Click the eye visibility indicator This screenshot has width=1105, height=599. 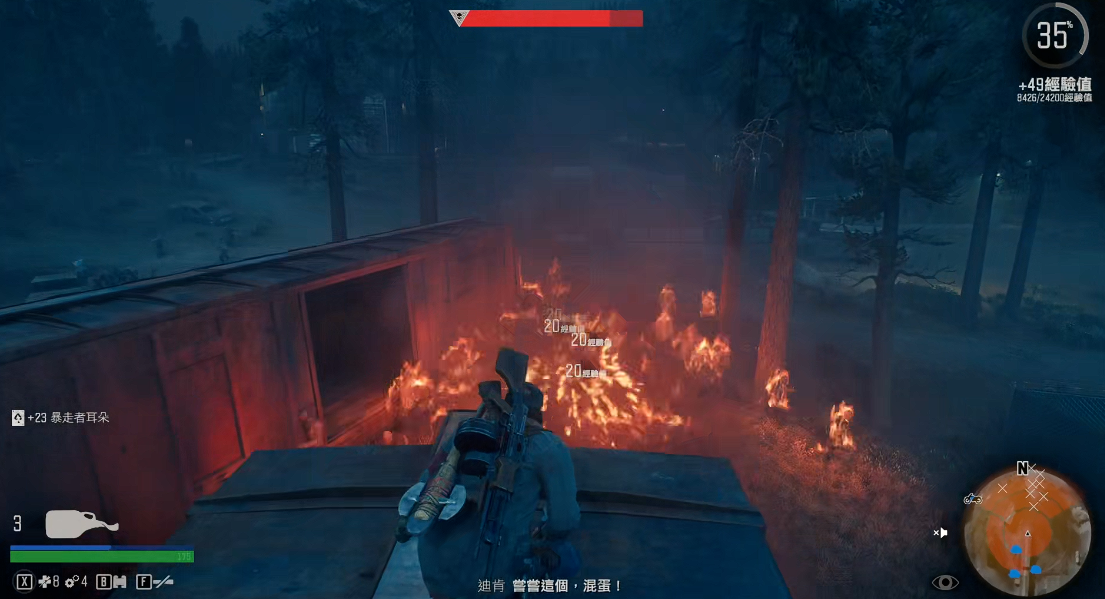[x=945, y=582]
